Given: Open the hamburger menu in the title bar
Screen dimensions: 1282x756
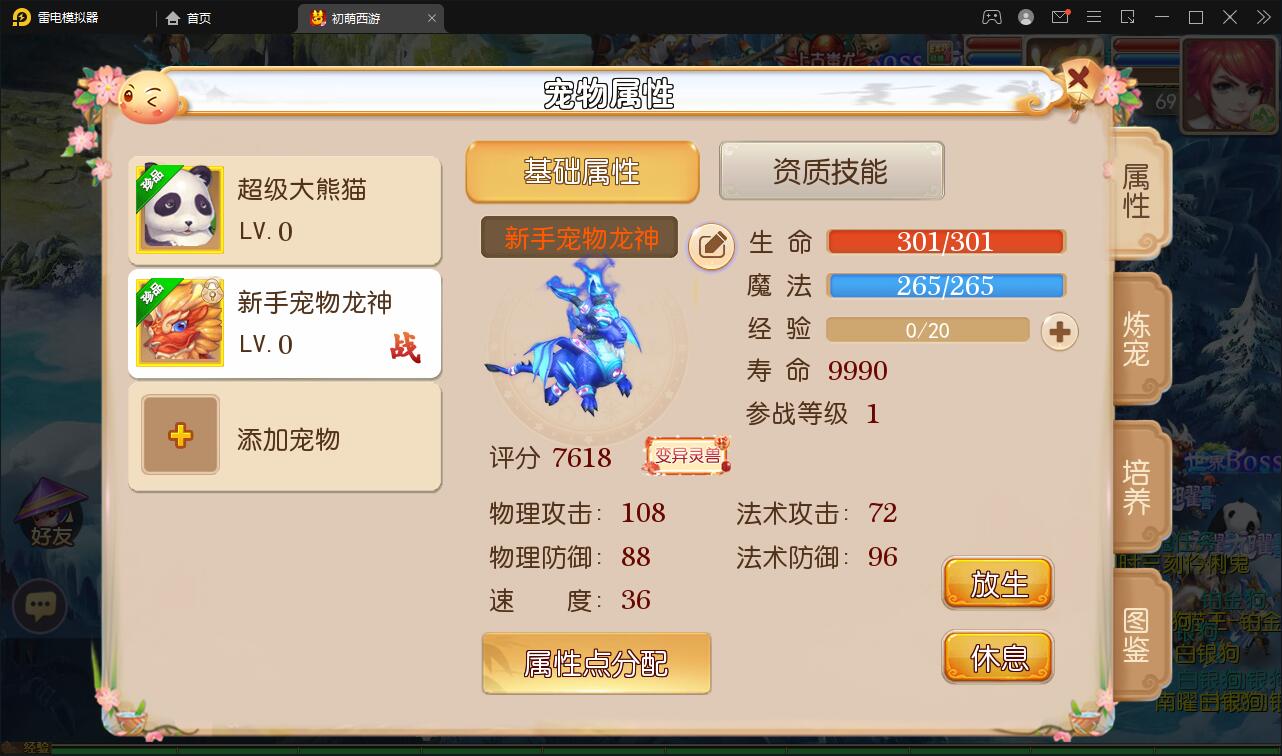Looking at the screenshot, I should coord(1094,17).
